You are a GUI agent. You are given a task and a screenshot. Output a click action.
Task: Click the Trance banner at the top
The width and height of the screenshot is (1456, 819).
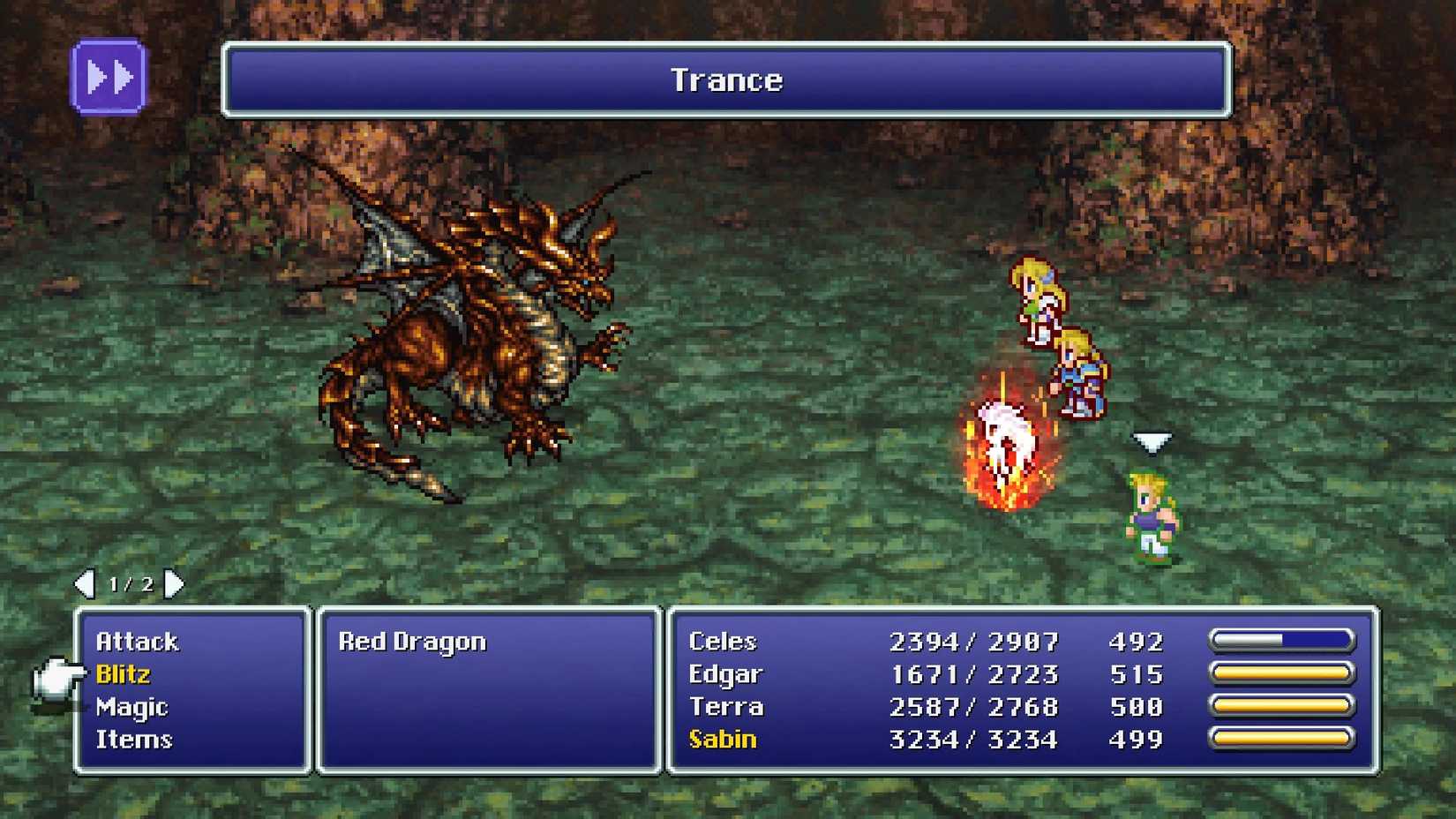726,80
